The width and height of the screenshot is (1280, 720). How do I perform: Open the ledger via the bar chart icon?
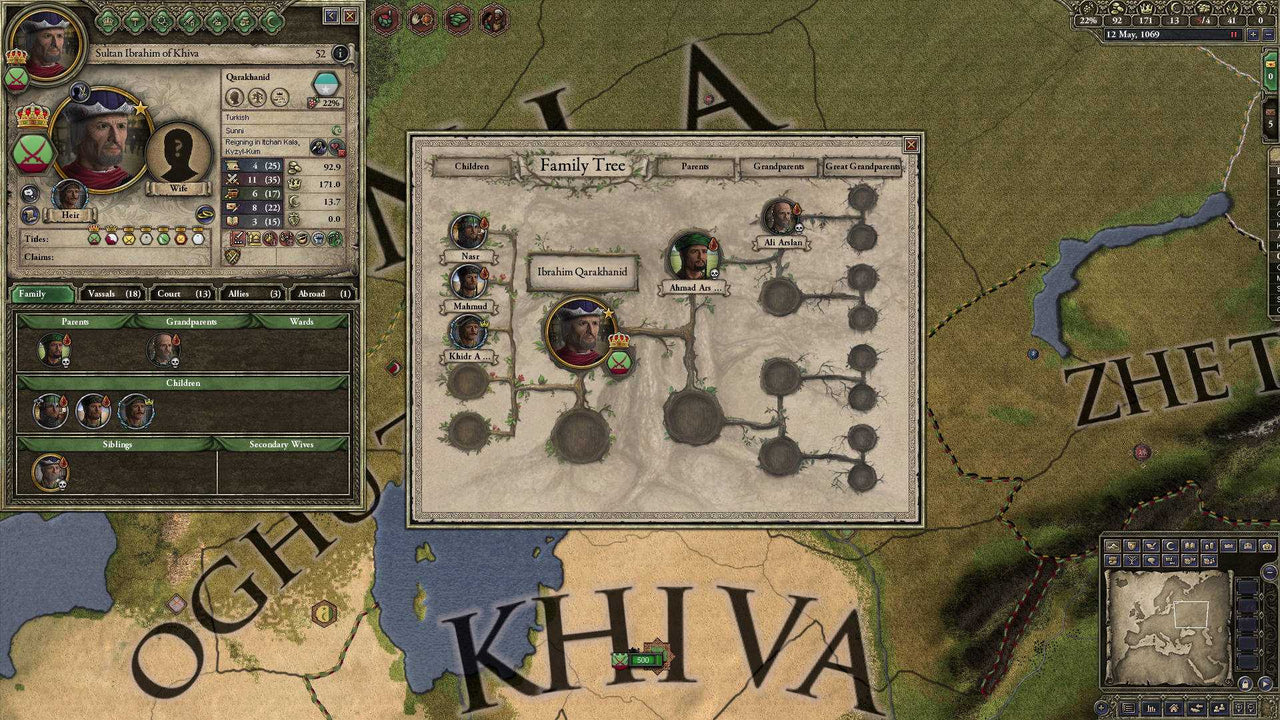[1149, 707]
